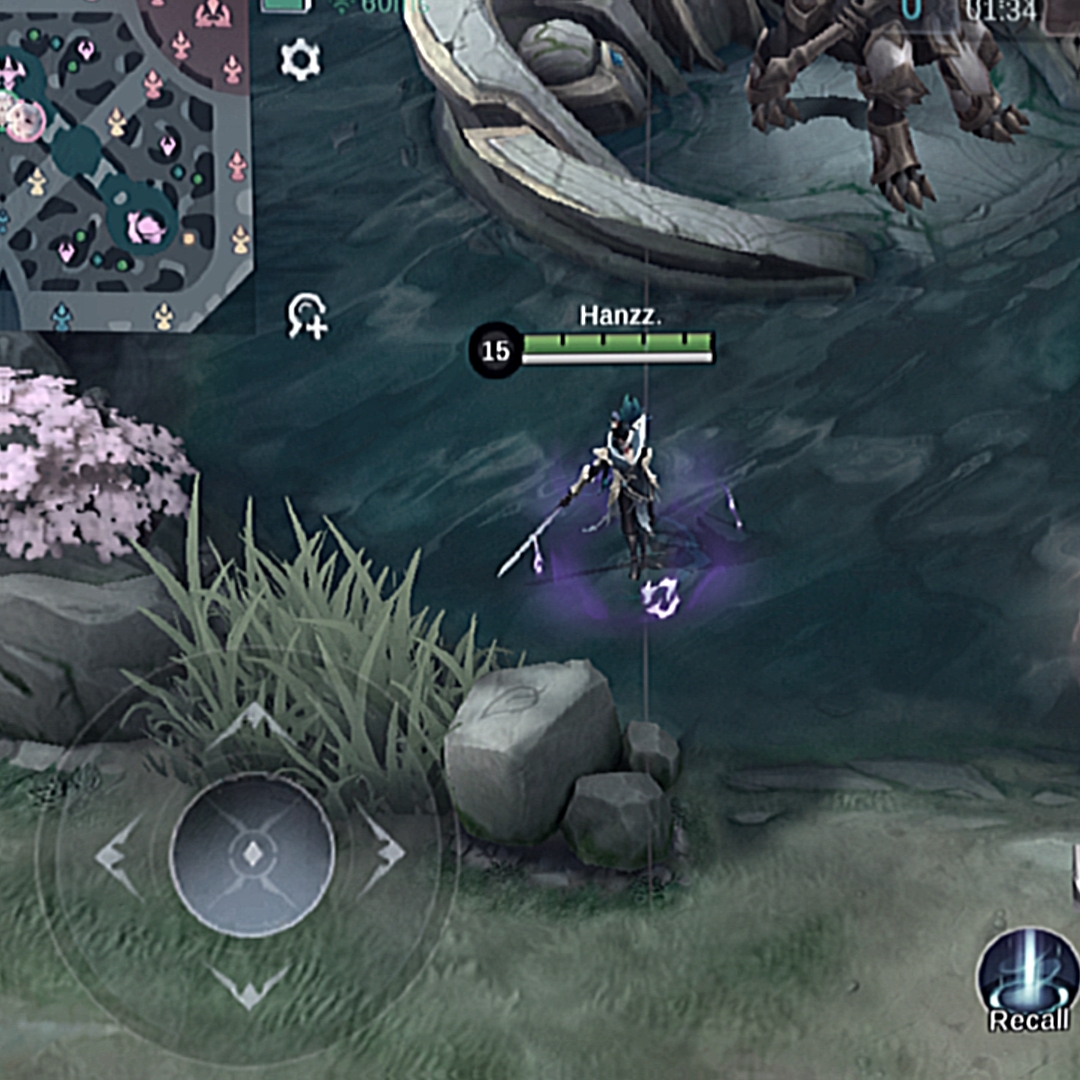Tap the virtual movement joystick
Image resolution: width=1080 pixels, height=1080 pixels.
252,854
